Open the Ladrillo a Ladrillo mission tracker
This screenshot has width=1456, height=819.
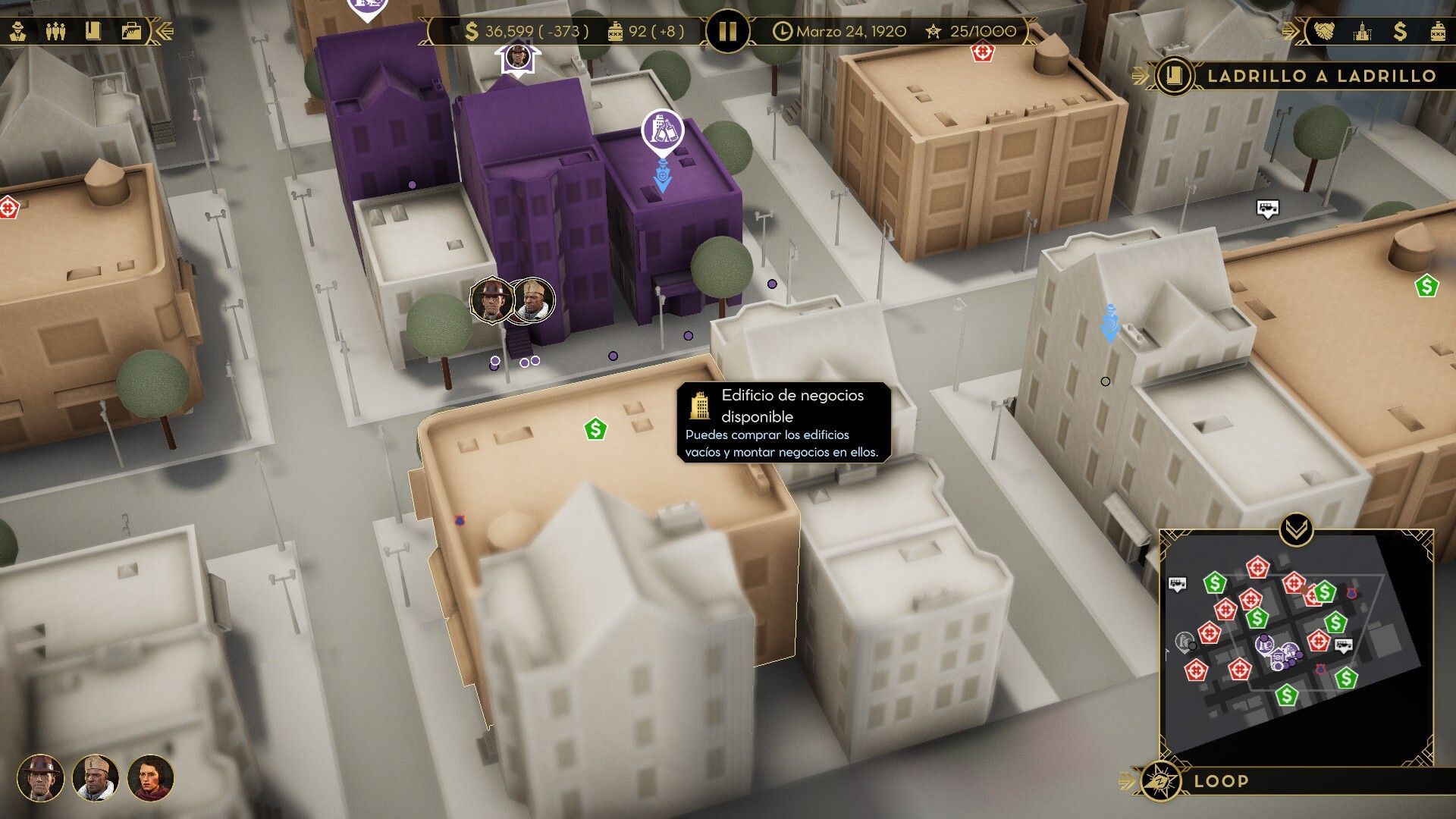[x=1297, y=76]
